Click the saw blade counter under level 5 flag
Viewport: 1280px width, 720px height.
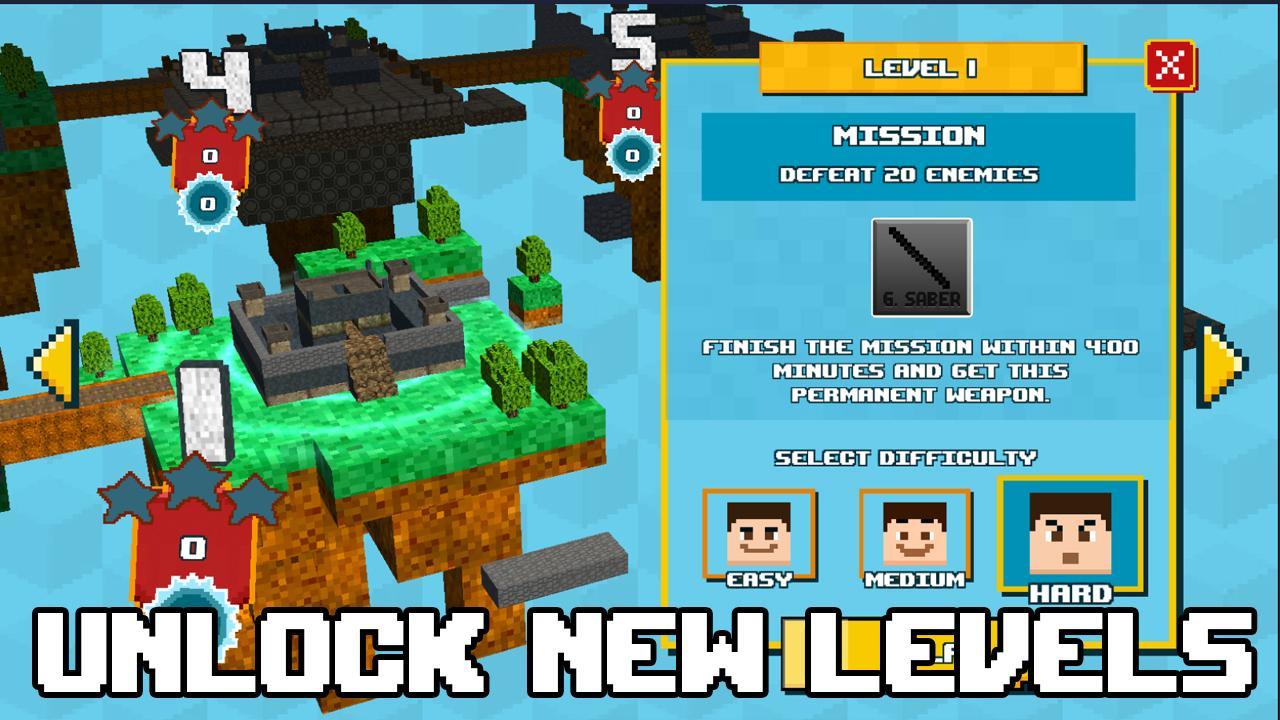[x=631, y=155]
